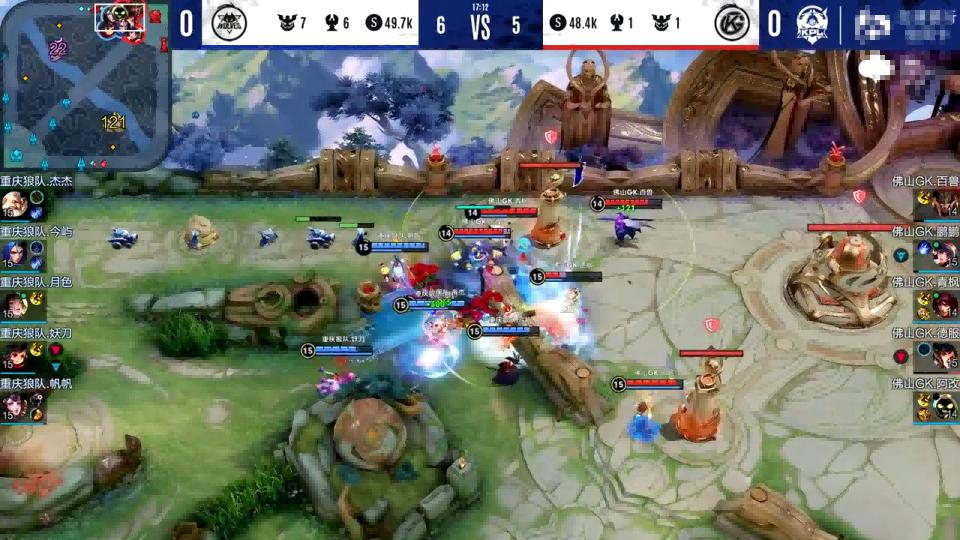
Task: Select player 重庆狼队.杰杰's hero portrait
Action: [13, 203]
